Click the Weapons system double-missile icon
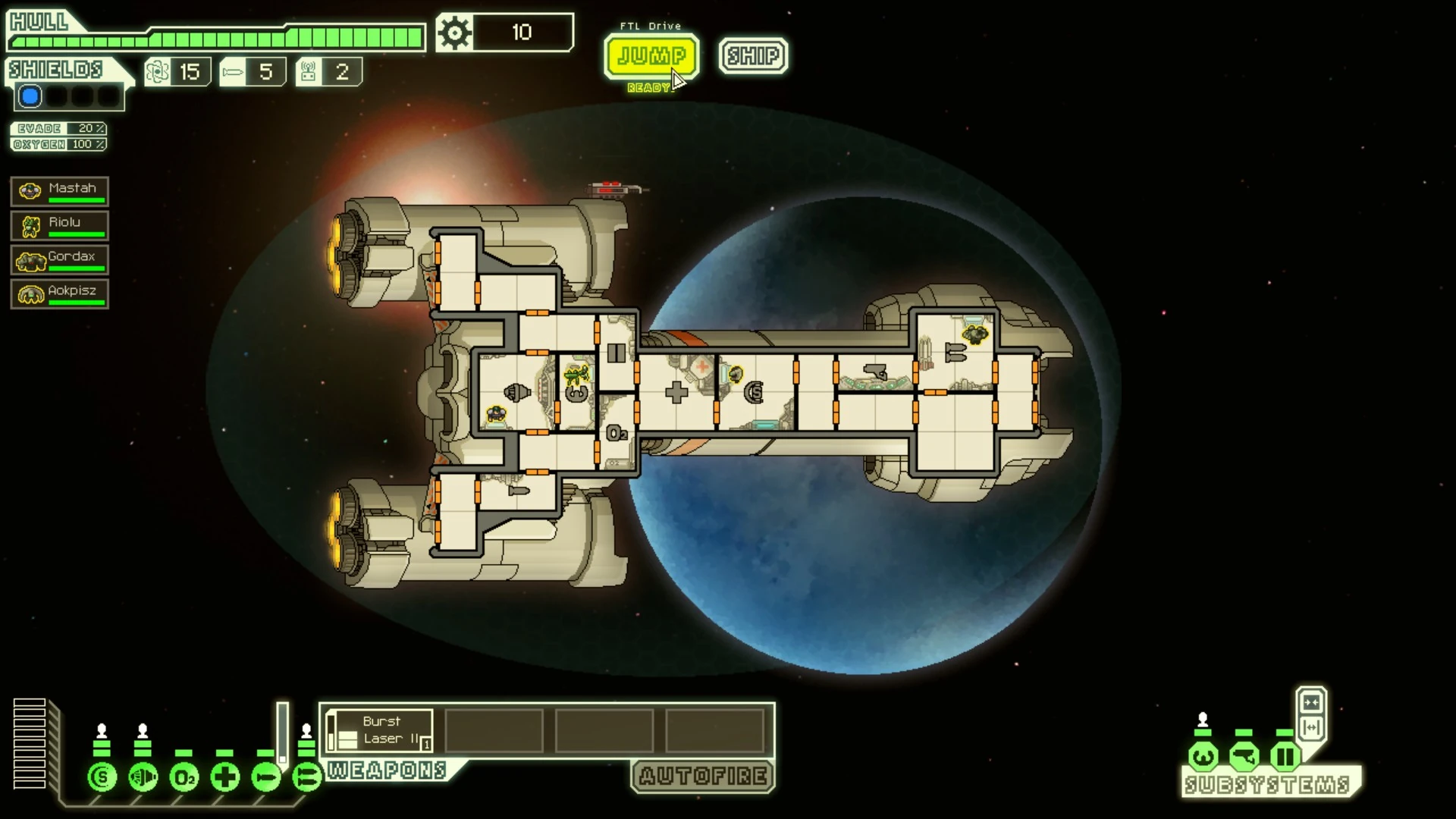The width and height of the screenshot is (1456, 819). coord(307,777)
